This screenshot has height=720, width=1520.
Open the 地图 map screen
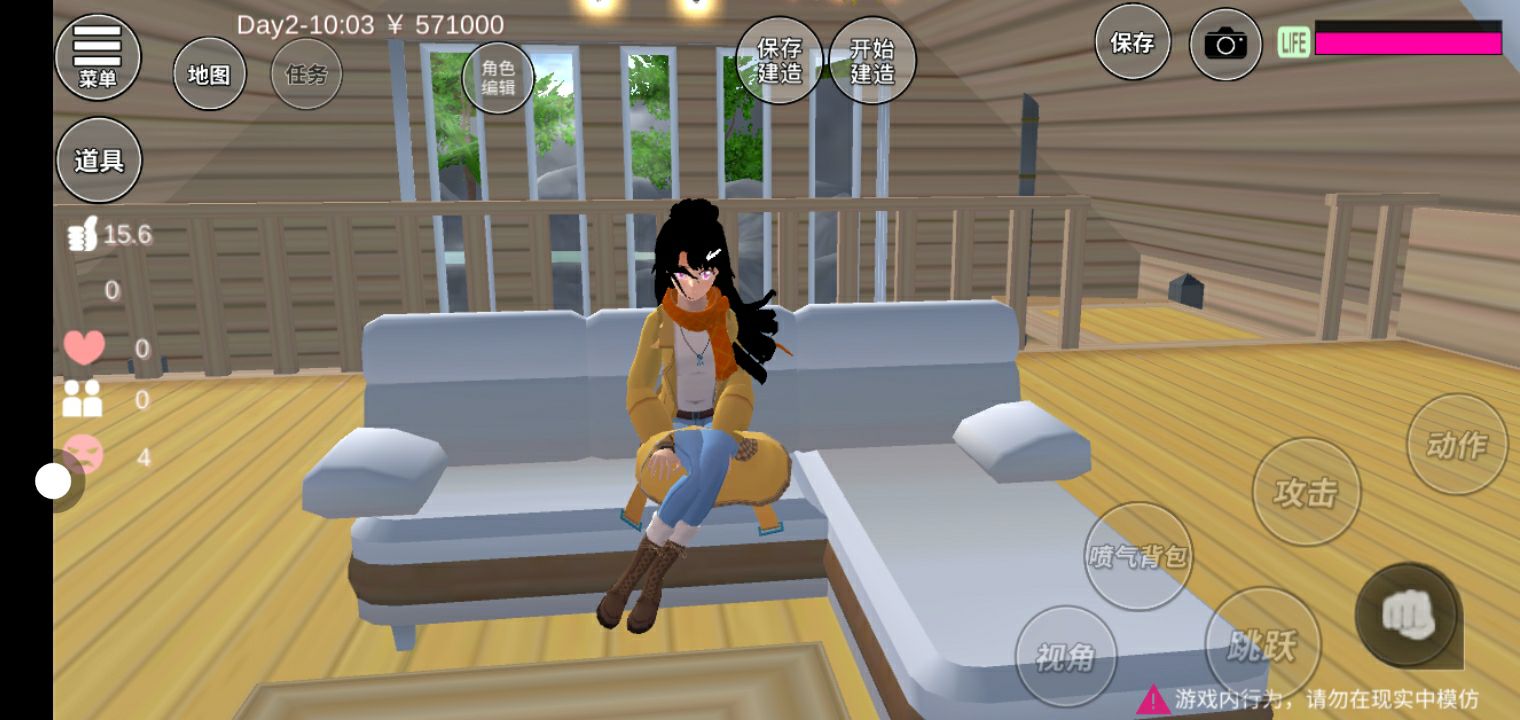pyautogui.click(x=209, y=74)
